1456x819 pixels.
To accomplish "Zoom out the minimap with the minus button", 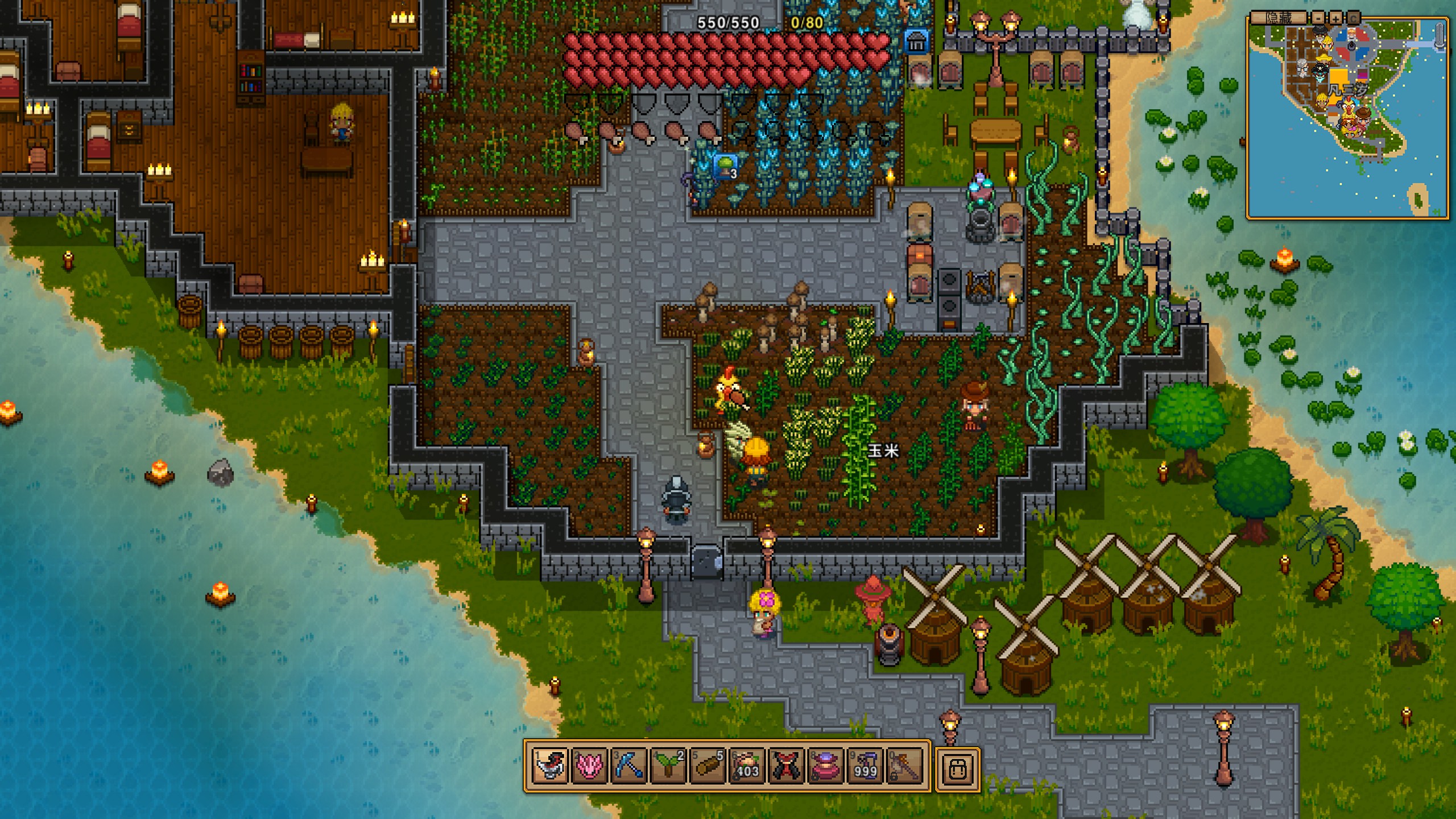I will pyautogui.click(x=1318, y=18).
